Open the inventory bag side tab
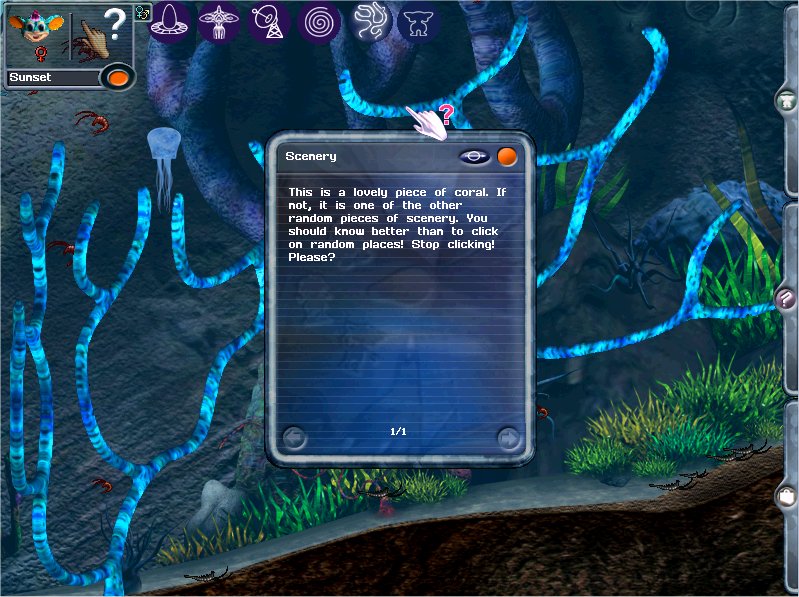The image size is (799, 597). (x=787, y=495)
